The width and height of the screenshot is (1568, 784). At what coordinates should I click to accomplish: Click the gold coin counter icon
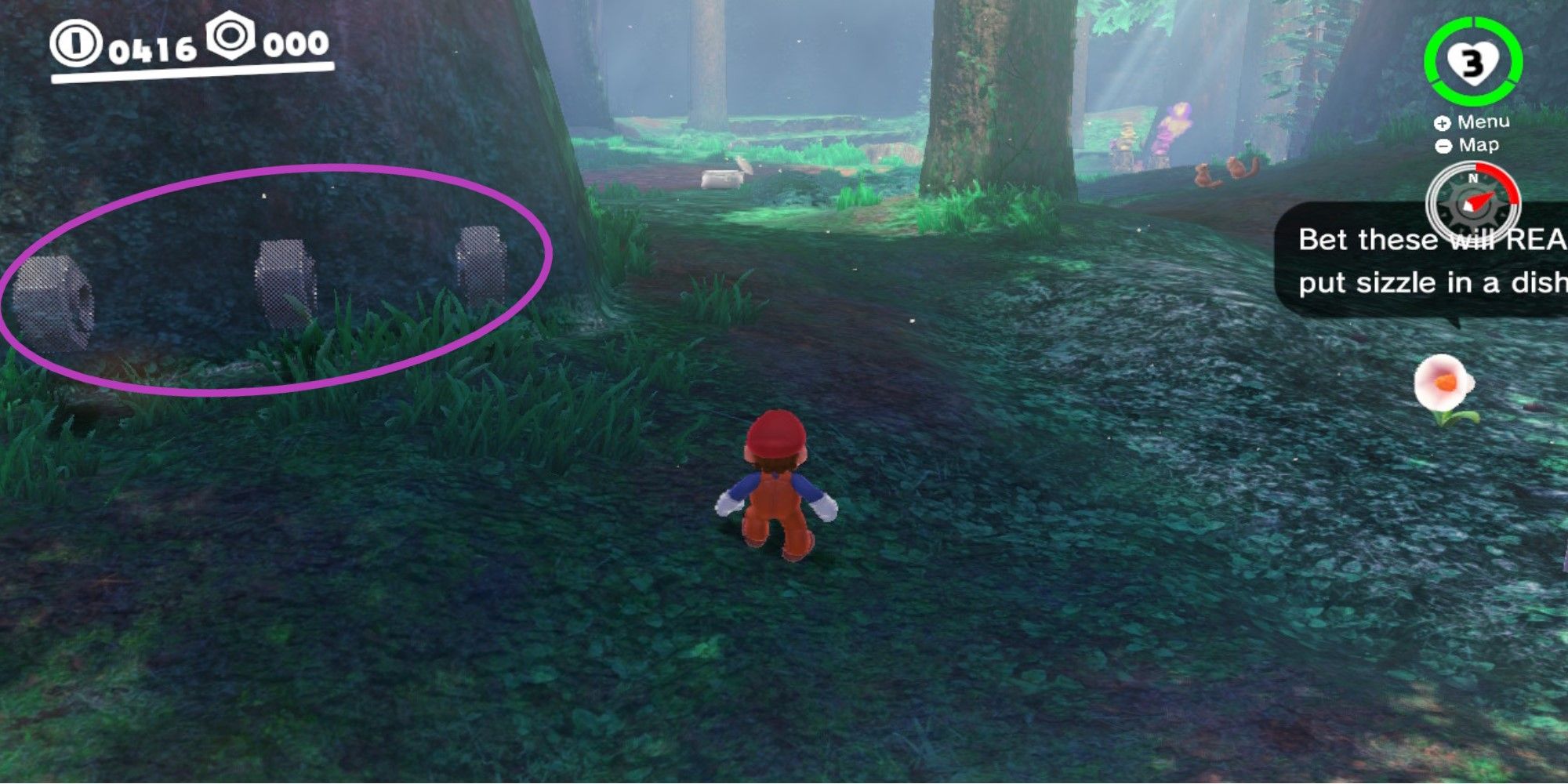point(74,45)
